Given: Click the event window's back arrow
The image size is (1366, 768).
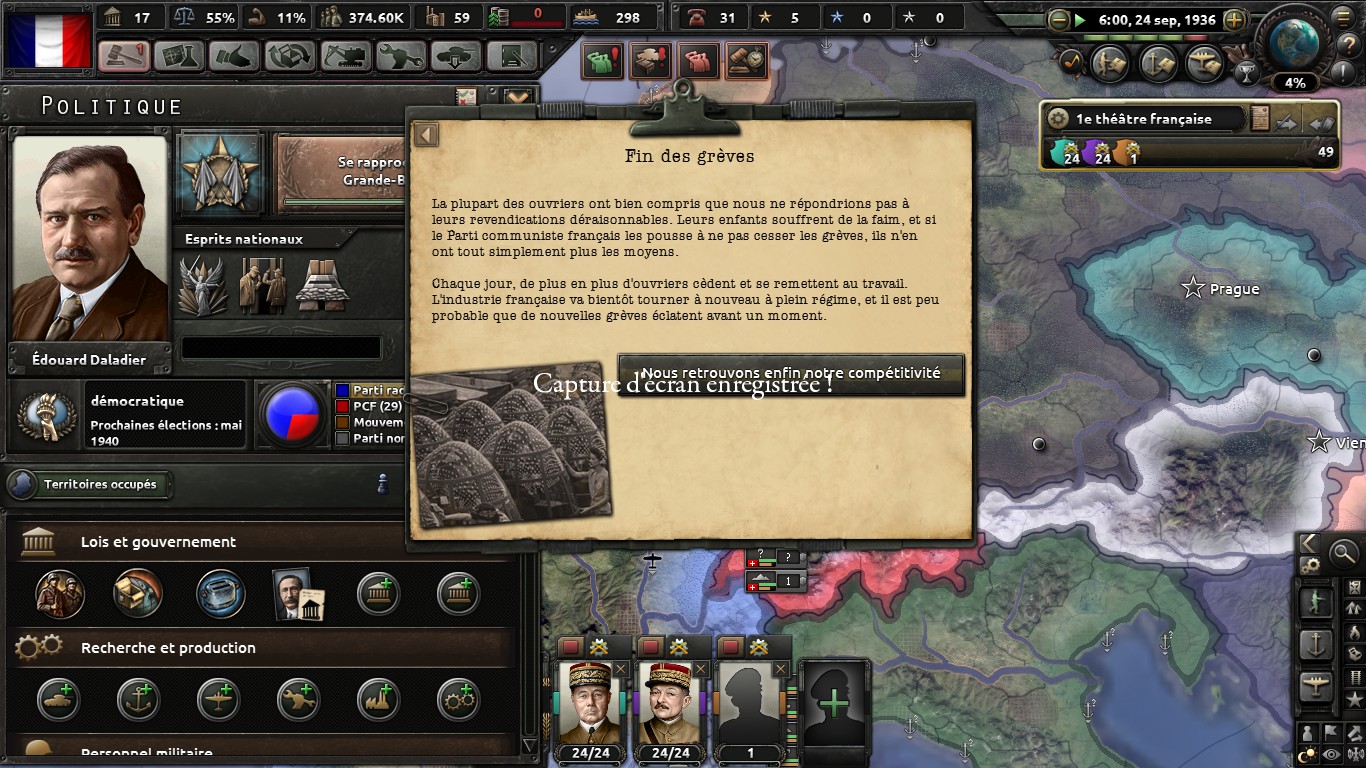Looking at the screenshot, I should pos(427,134).
